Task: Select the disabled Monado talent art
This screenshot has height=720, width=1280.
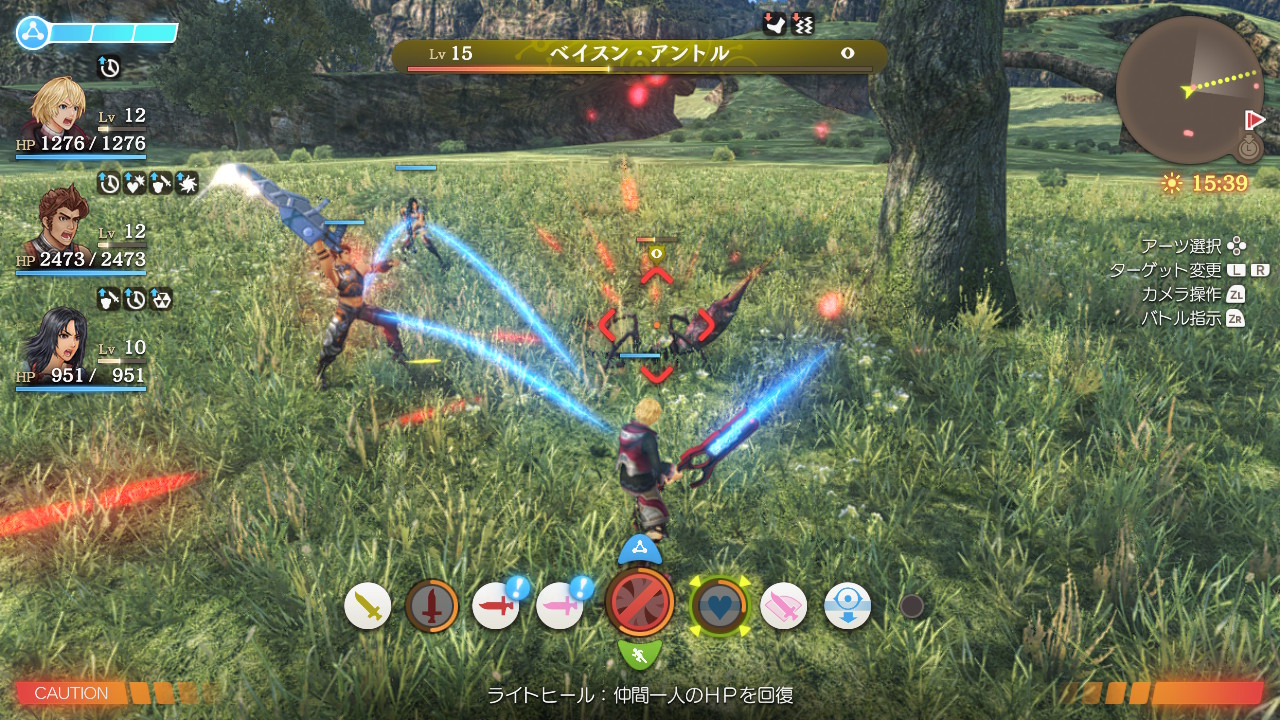Action: pyautogui.click(x=640, y=602)
